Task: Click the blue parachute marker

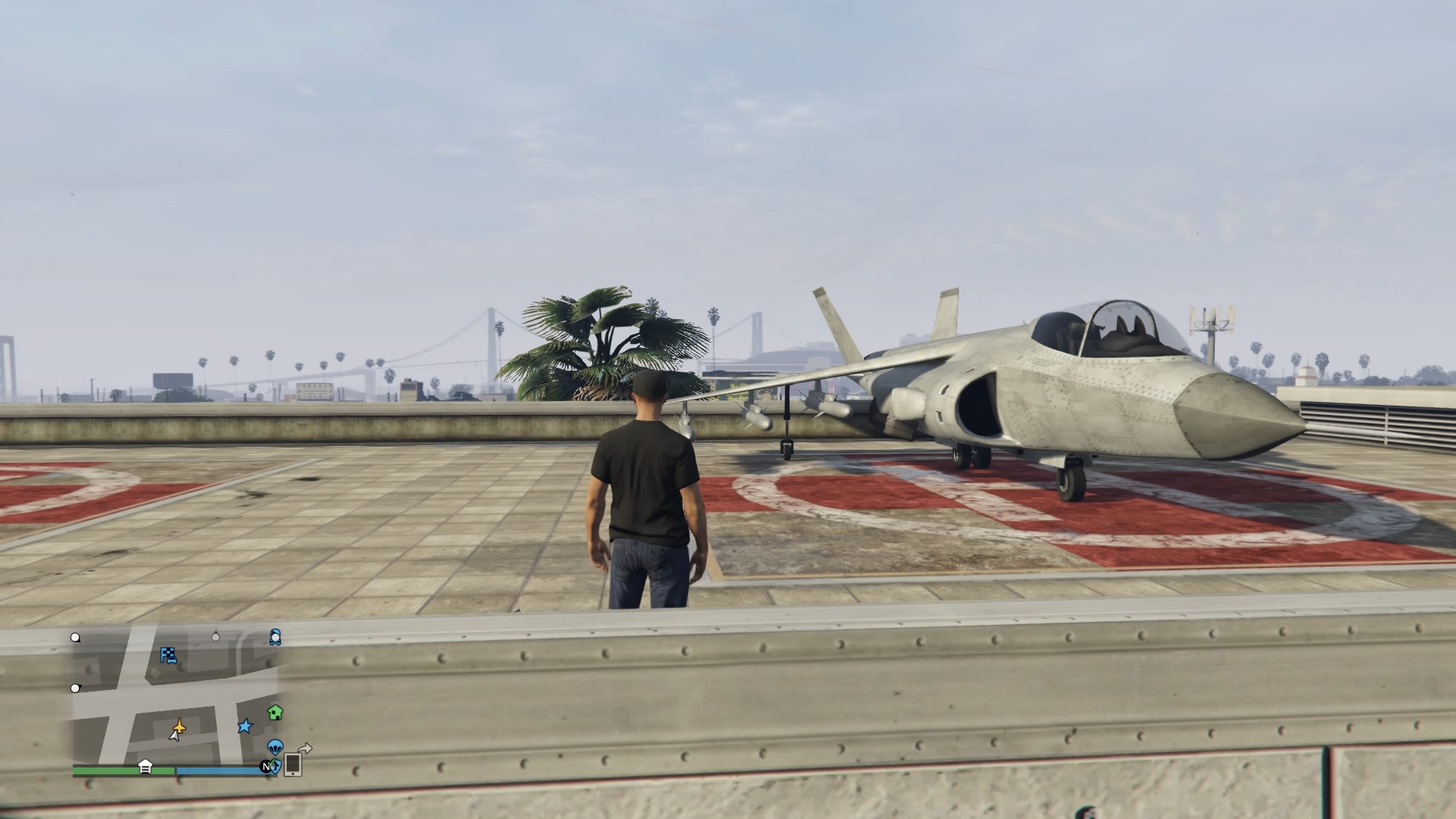Action: [x=275, y=746]
